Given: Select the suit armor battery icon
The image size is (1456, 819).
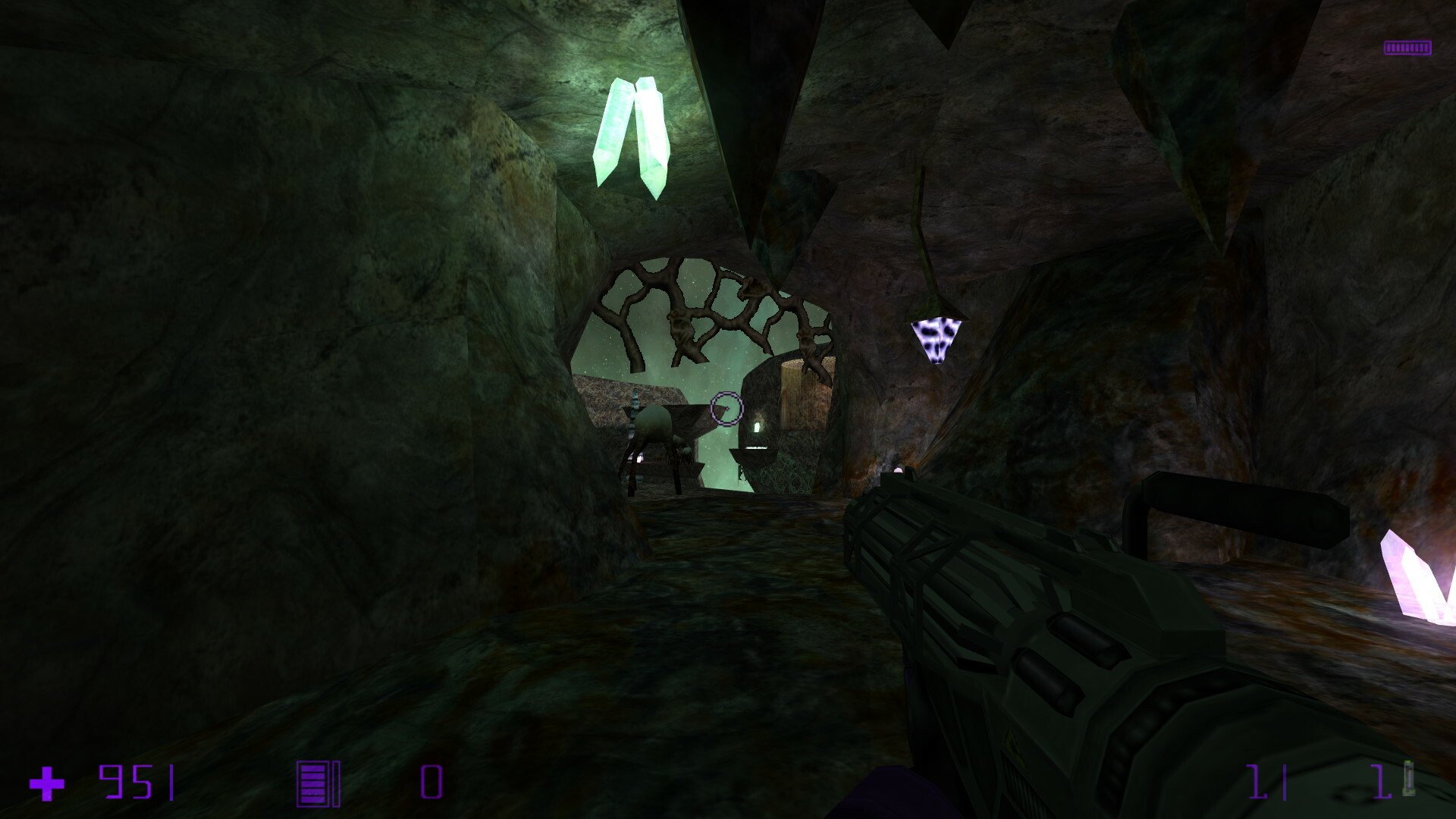Looking at the screenshot, I should pyautogui.click(x=318, y=783).
